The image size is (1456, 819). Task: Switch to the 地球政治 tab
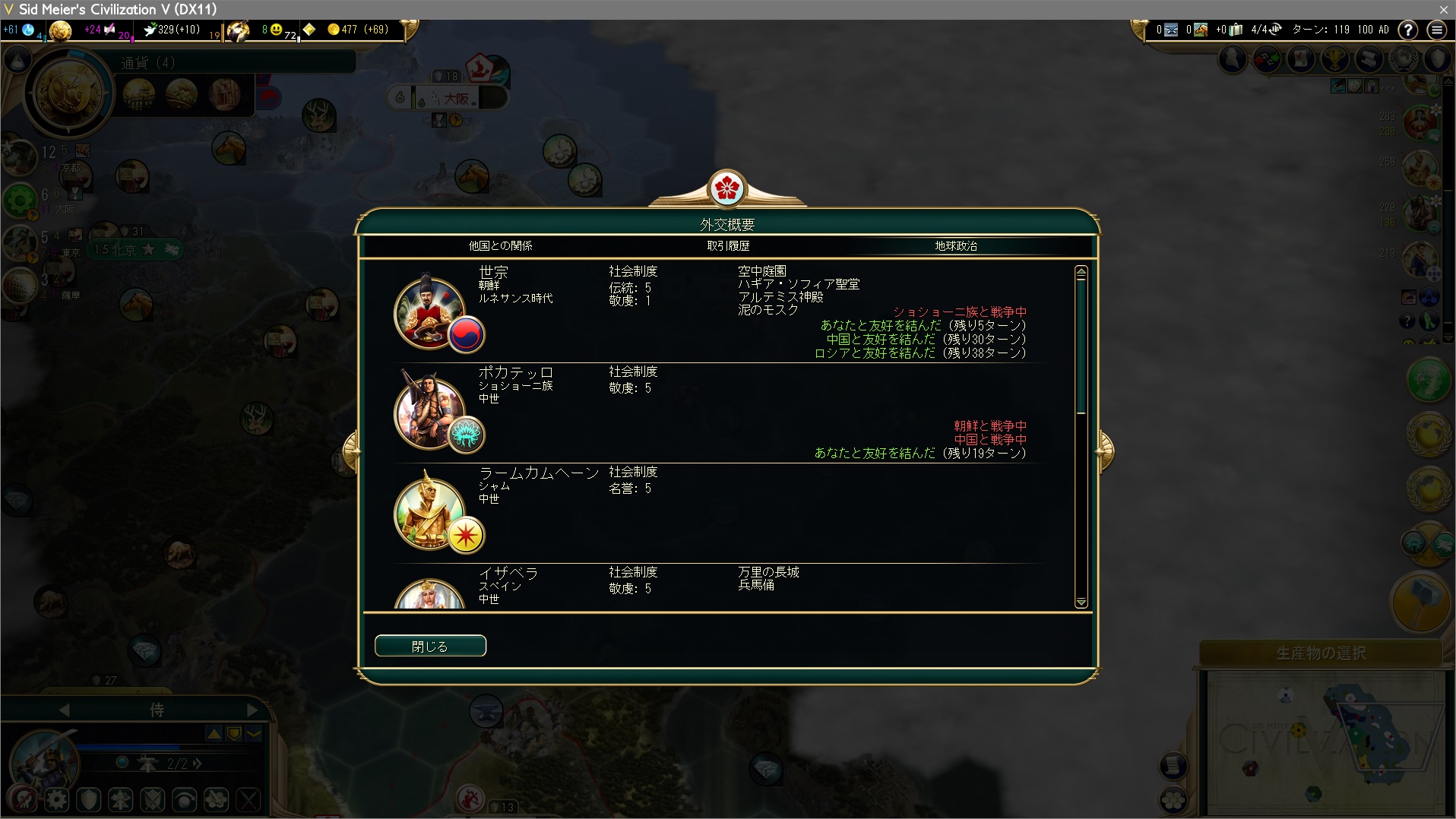coord(955,245)
